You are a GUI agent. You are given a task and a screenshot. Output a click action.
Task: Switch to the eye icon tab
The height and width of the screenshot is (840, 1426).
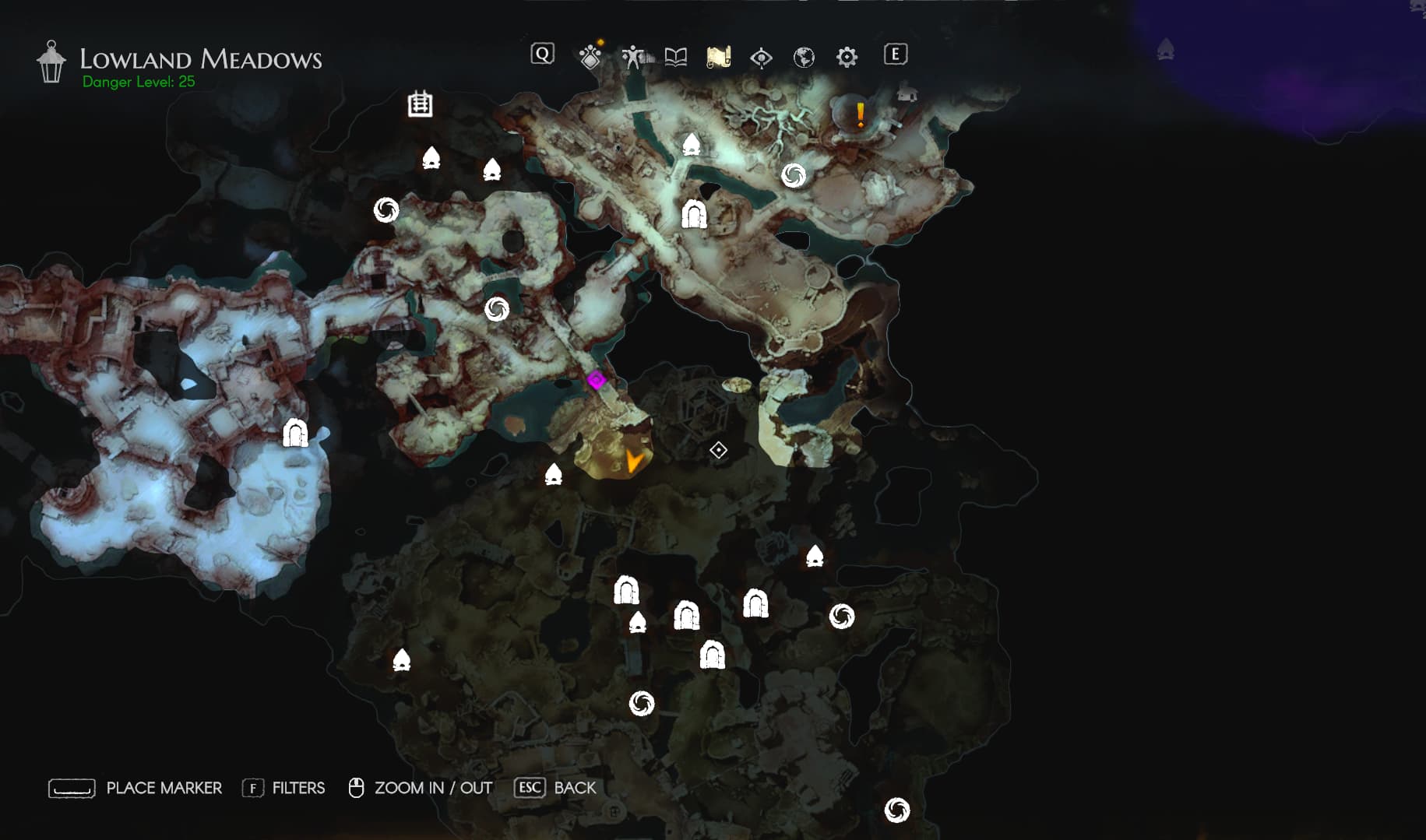(x=761, y=57)
